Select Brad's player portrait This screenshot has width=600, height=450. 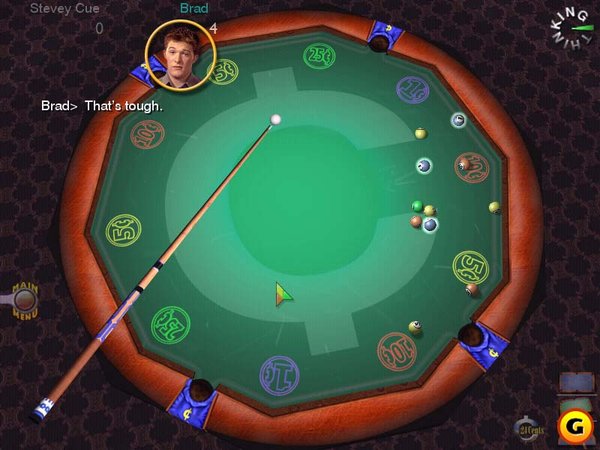pyautogui.click(x=180, y=52)
